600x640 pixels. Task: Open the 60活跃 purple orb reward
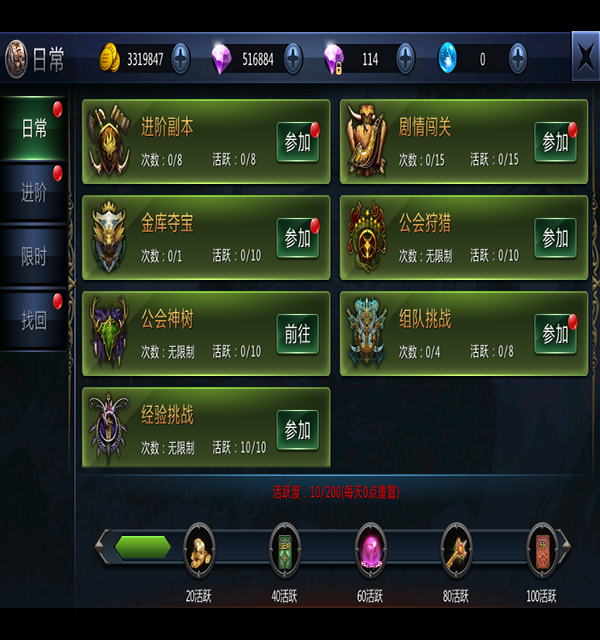pos(371,548)
